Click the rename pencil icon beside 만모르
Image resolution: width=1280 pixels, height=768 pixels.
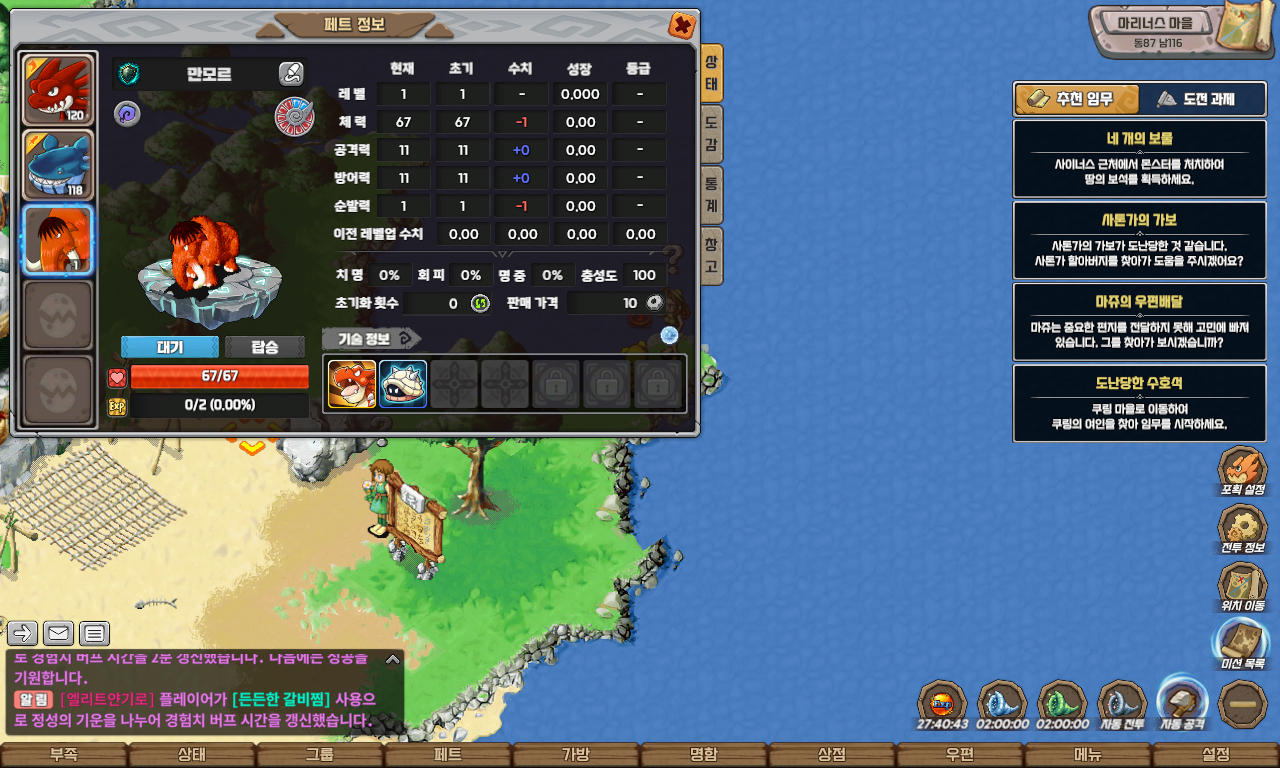click(290, 73)
